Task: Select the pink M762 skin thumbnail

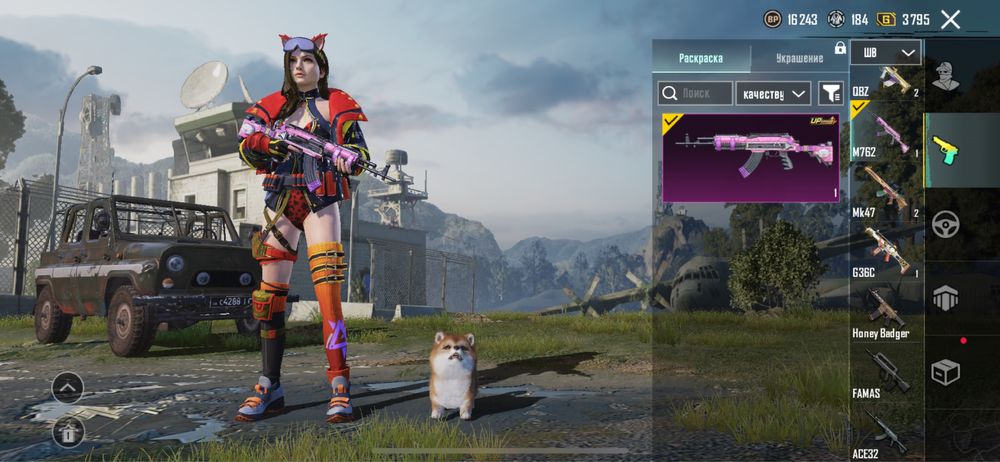Action: (751, 157)
